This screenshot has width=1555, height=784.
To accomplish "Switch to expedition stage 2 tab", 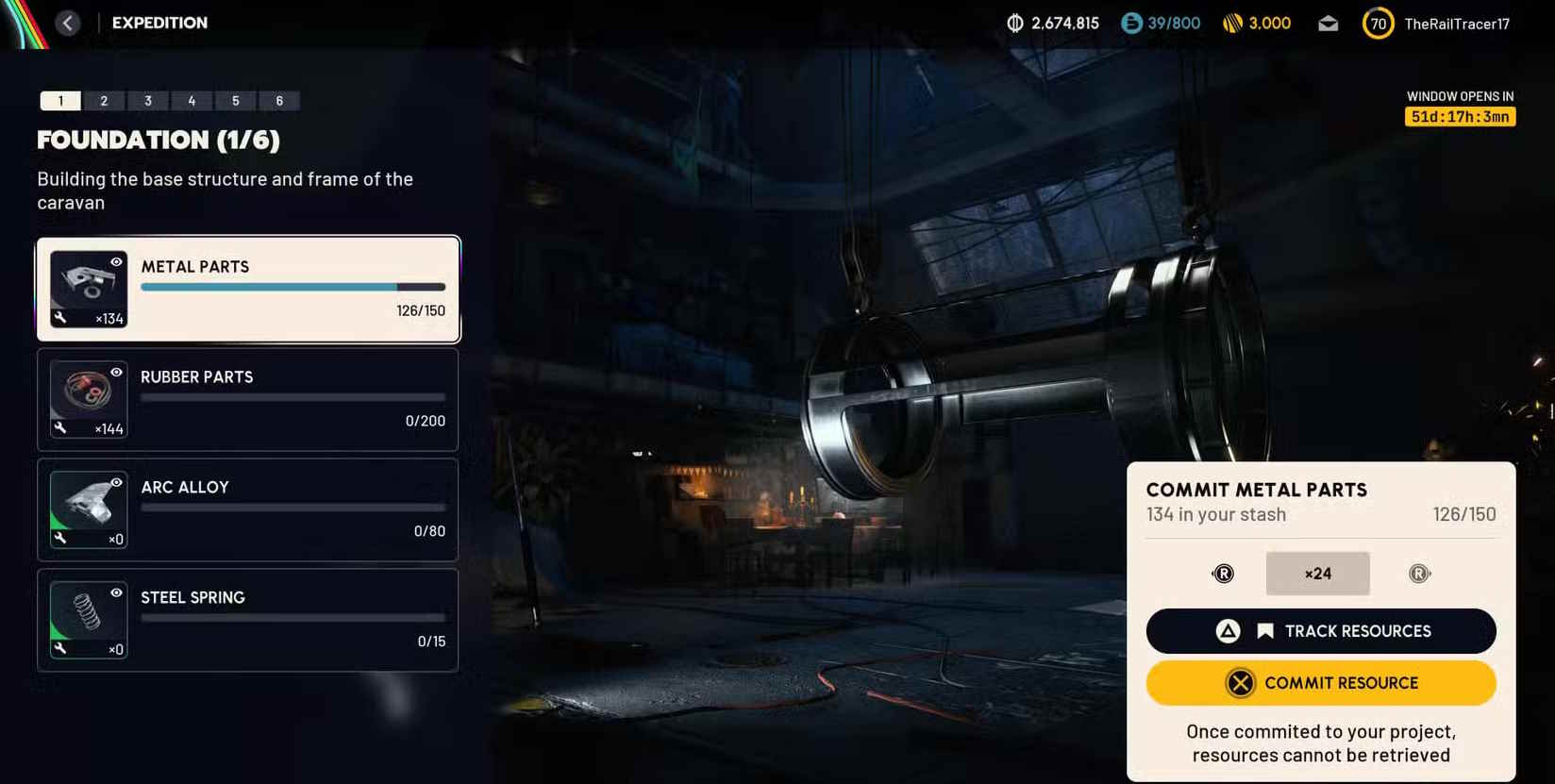I will pos(104,101).
